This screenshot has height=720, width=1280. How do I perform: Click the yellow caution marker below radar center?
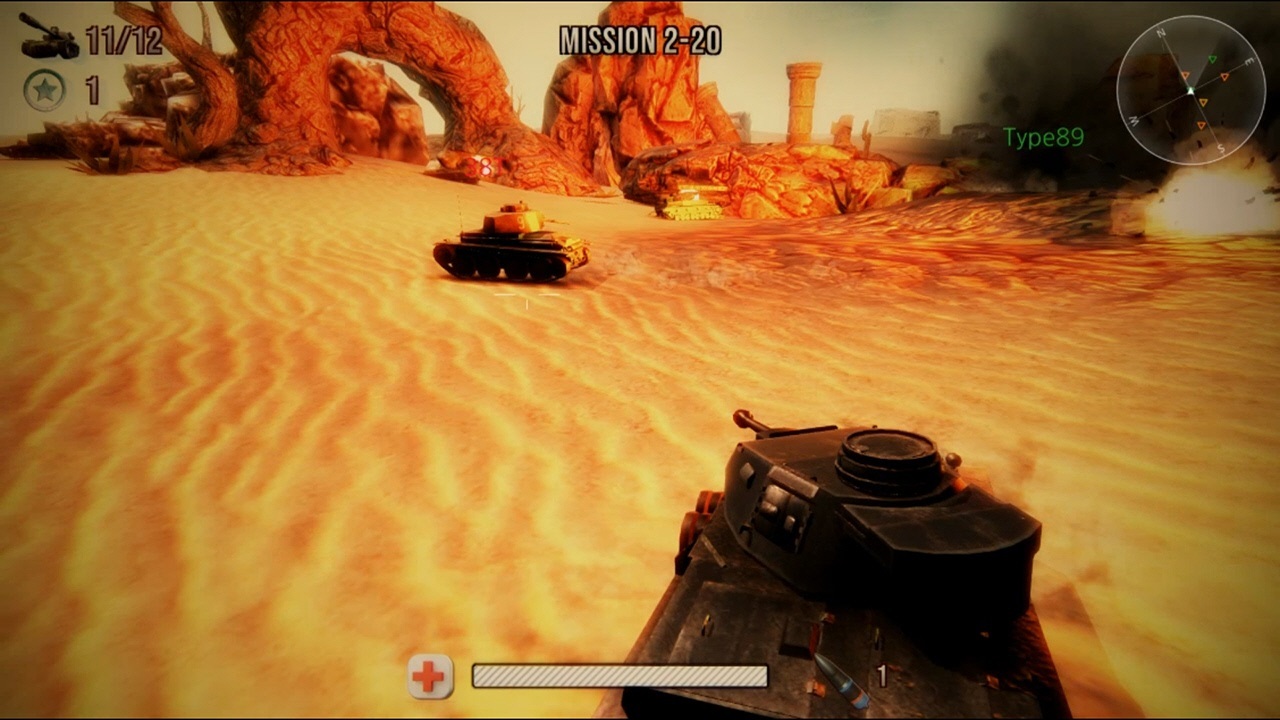(1203, 102)
